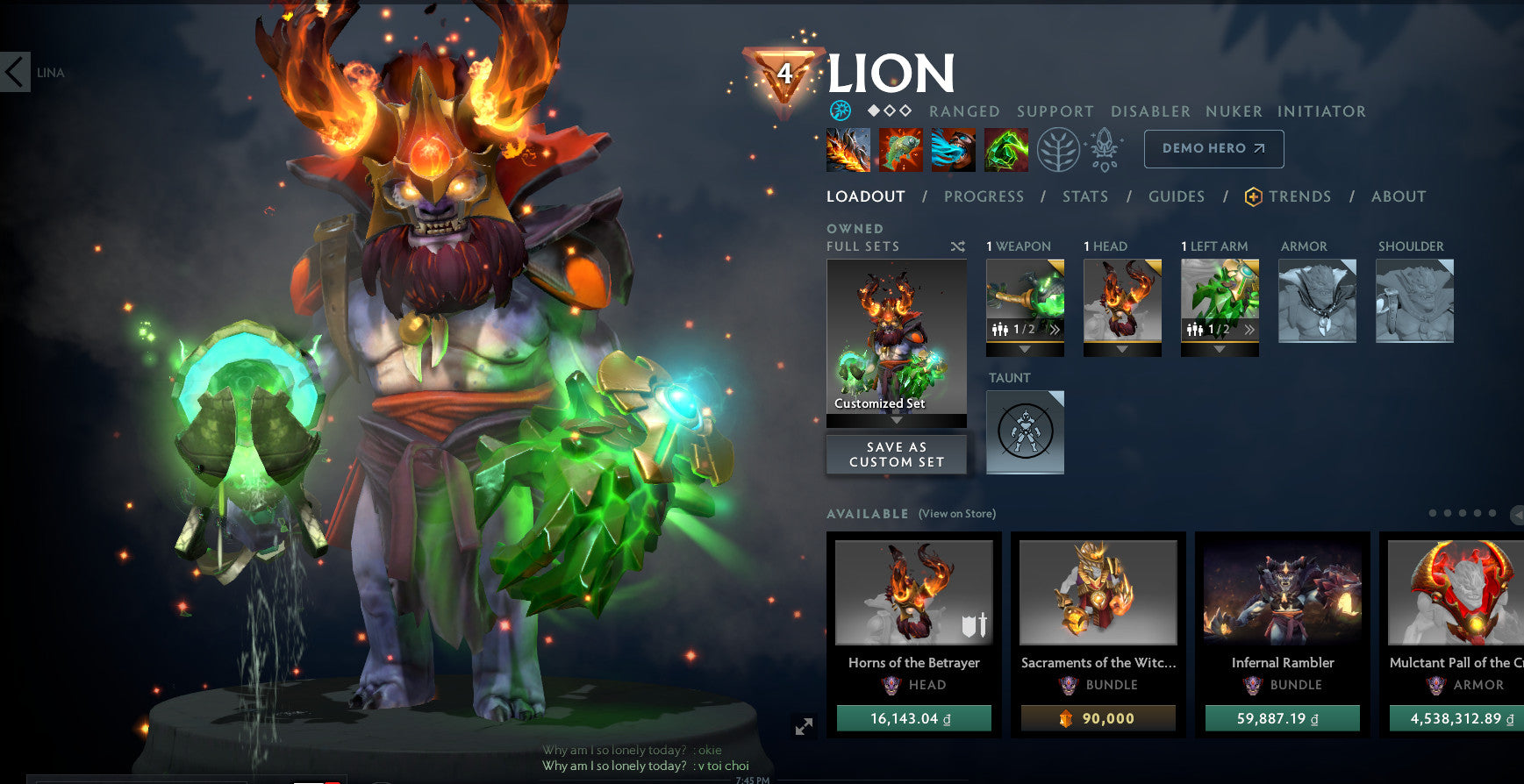This screenshot has height=784, width=1524.
Task: Open the GUIDES tab
Action: coord(1176,196)
